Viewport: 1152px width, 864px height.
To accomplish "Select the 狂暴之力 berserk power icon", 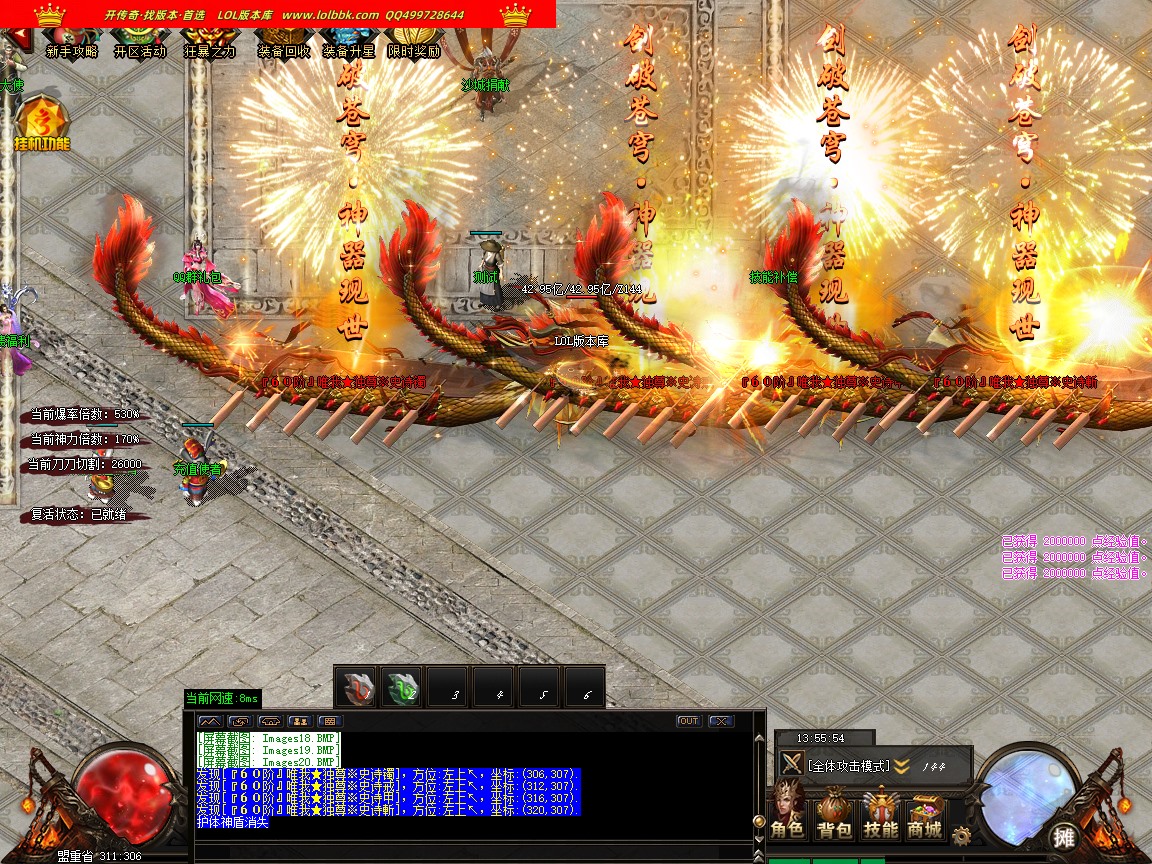I will point(209,43).
